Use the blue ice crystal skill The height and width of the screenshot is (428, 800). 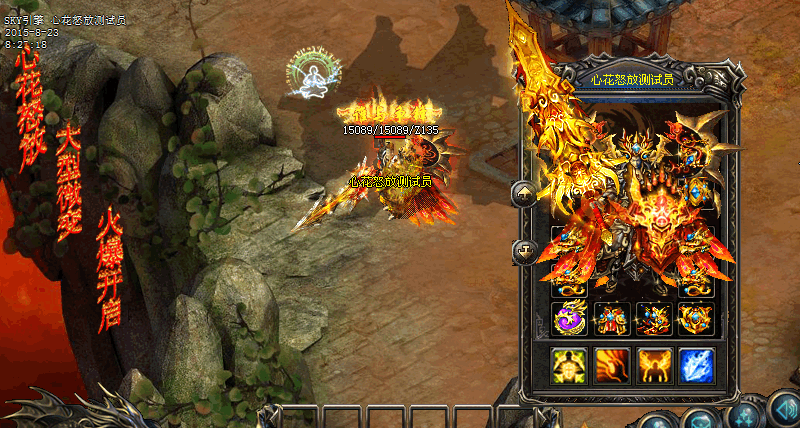(x=697, y=365)
